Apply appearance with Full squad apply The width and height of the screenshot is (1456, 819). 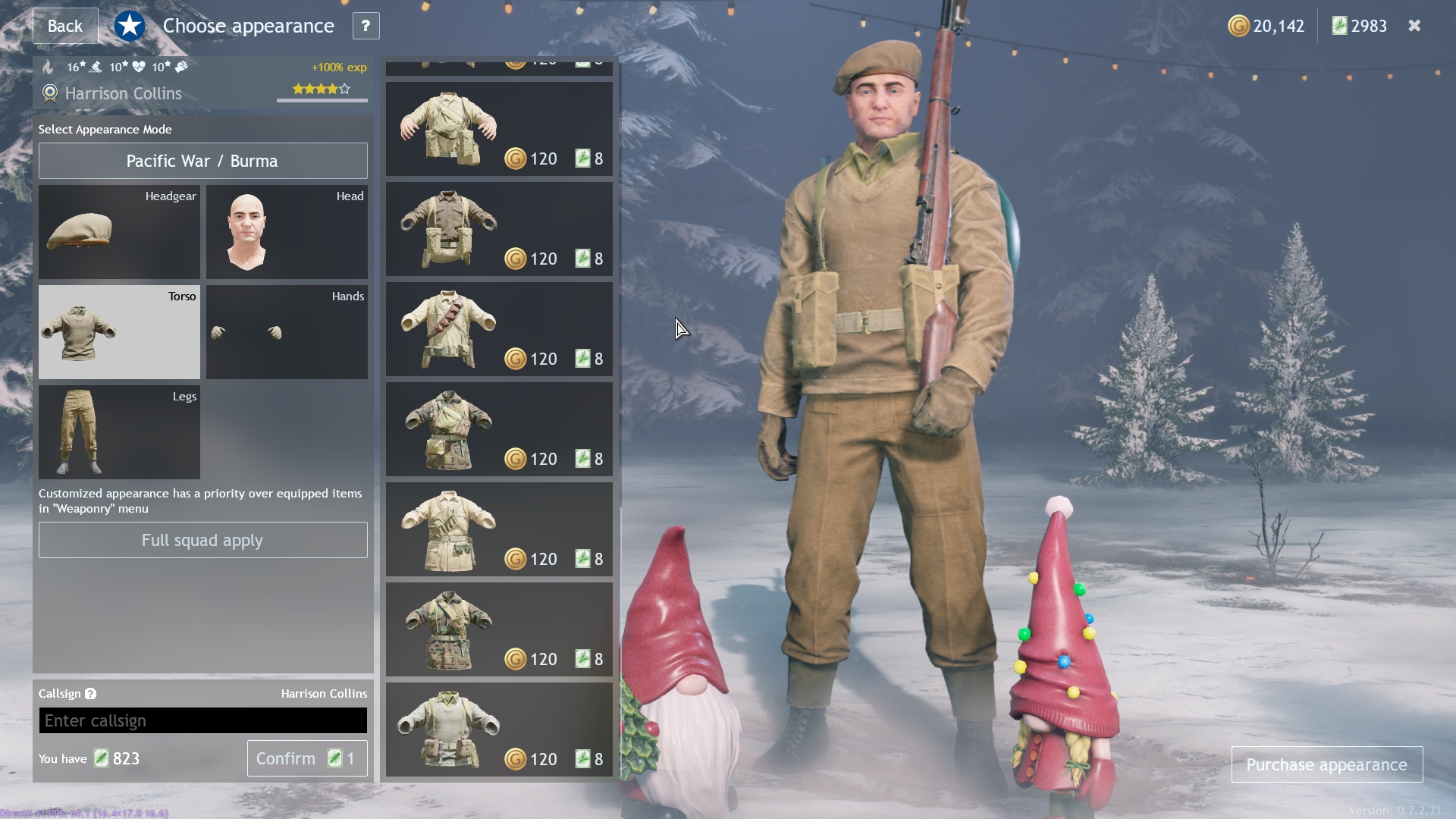tap(202, 540)
